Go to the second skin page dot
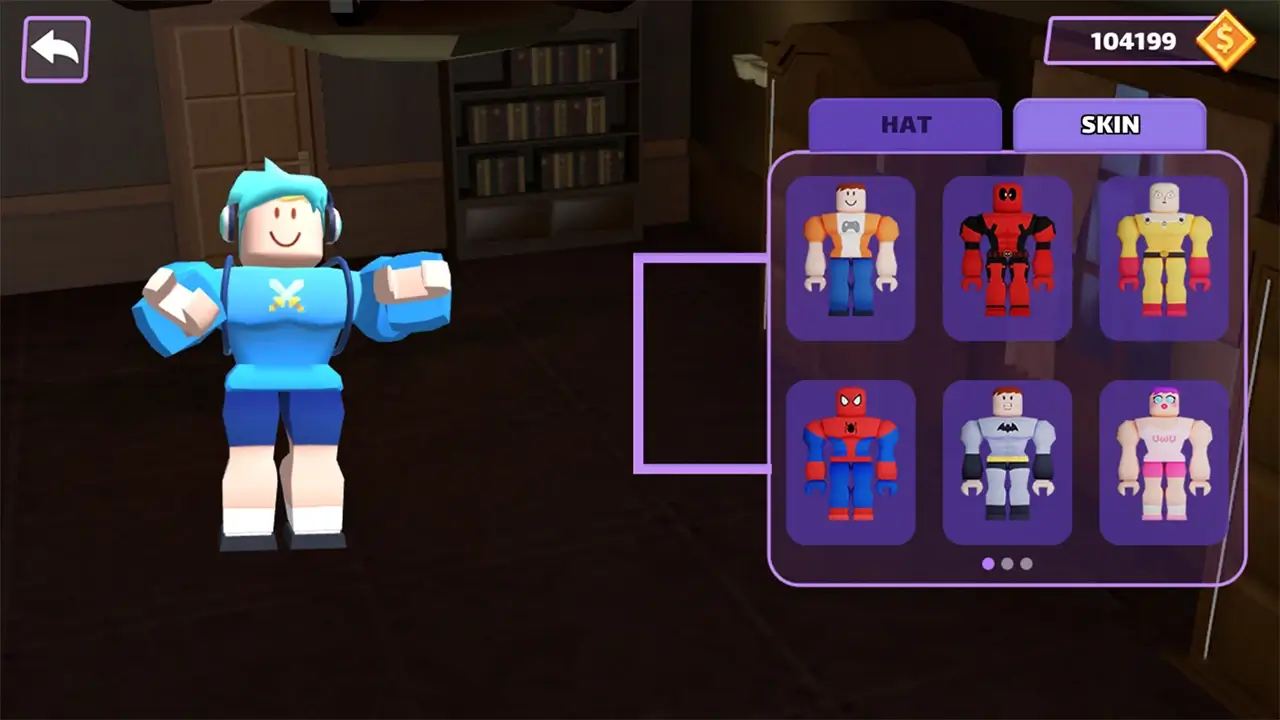This screenshot has height=720, width=1280. [x=1007, y=564]
